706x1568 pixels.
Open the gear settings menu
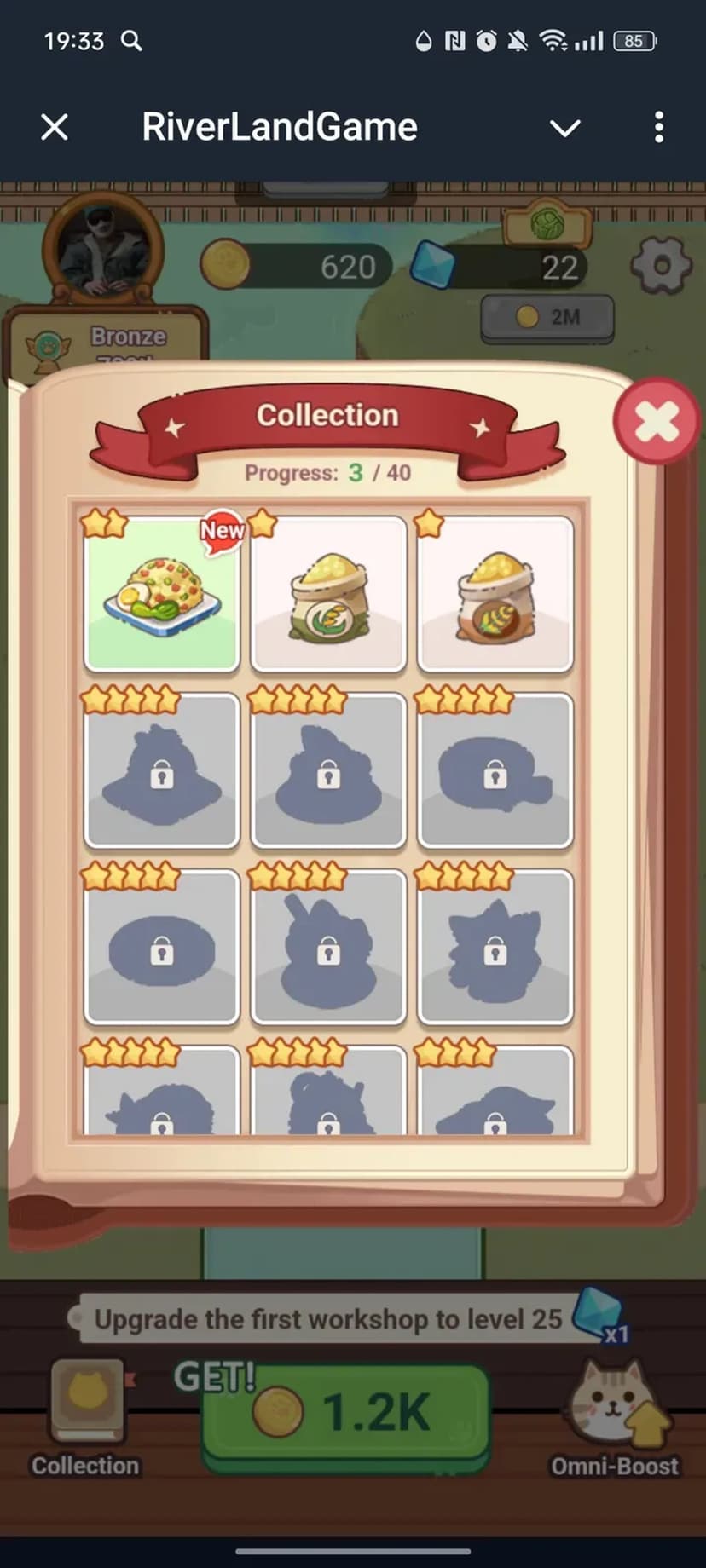[x=661, y=266]
